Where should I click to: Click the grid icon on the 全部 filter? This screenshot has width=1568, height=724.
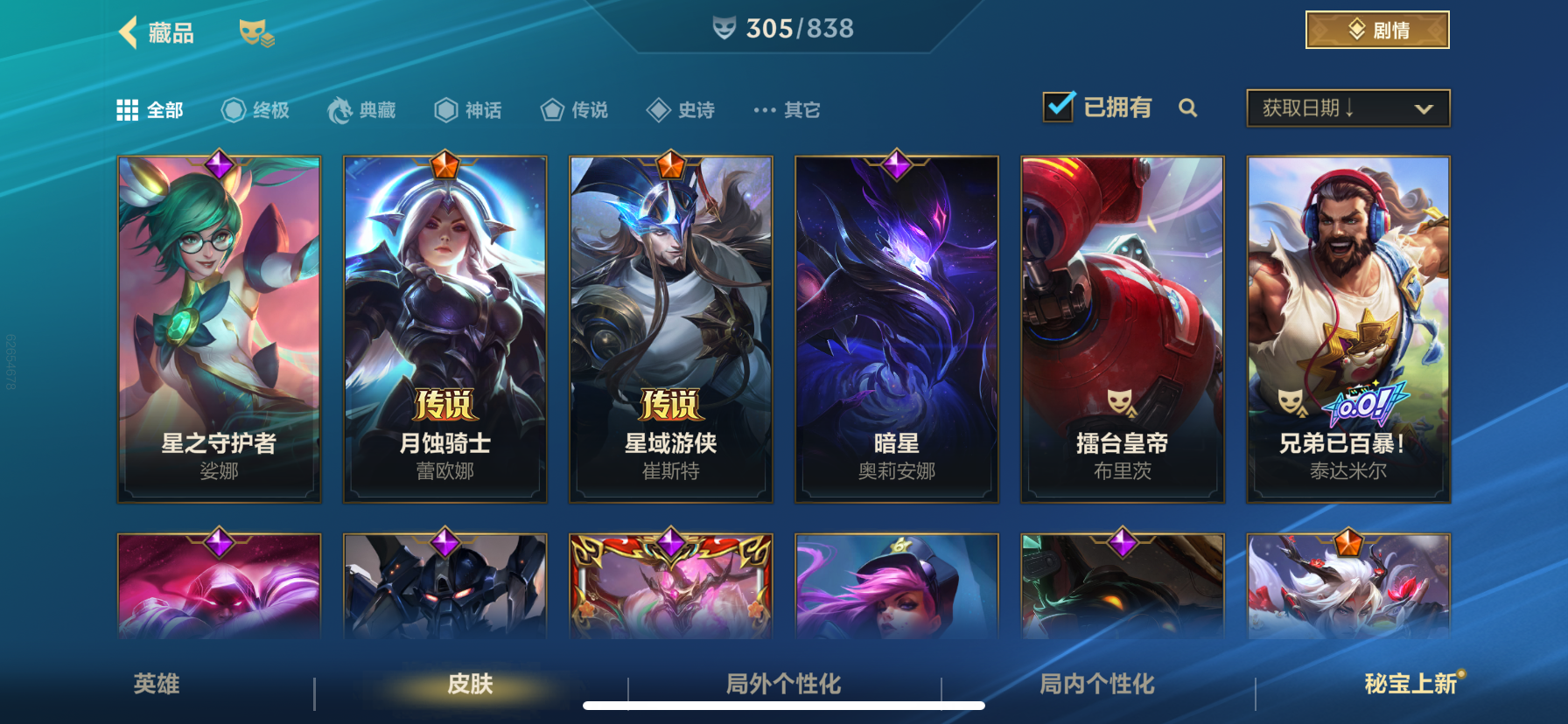[x=128, y=108]
